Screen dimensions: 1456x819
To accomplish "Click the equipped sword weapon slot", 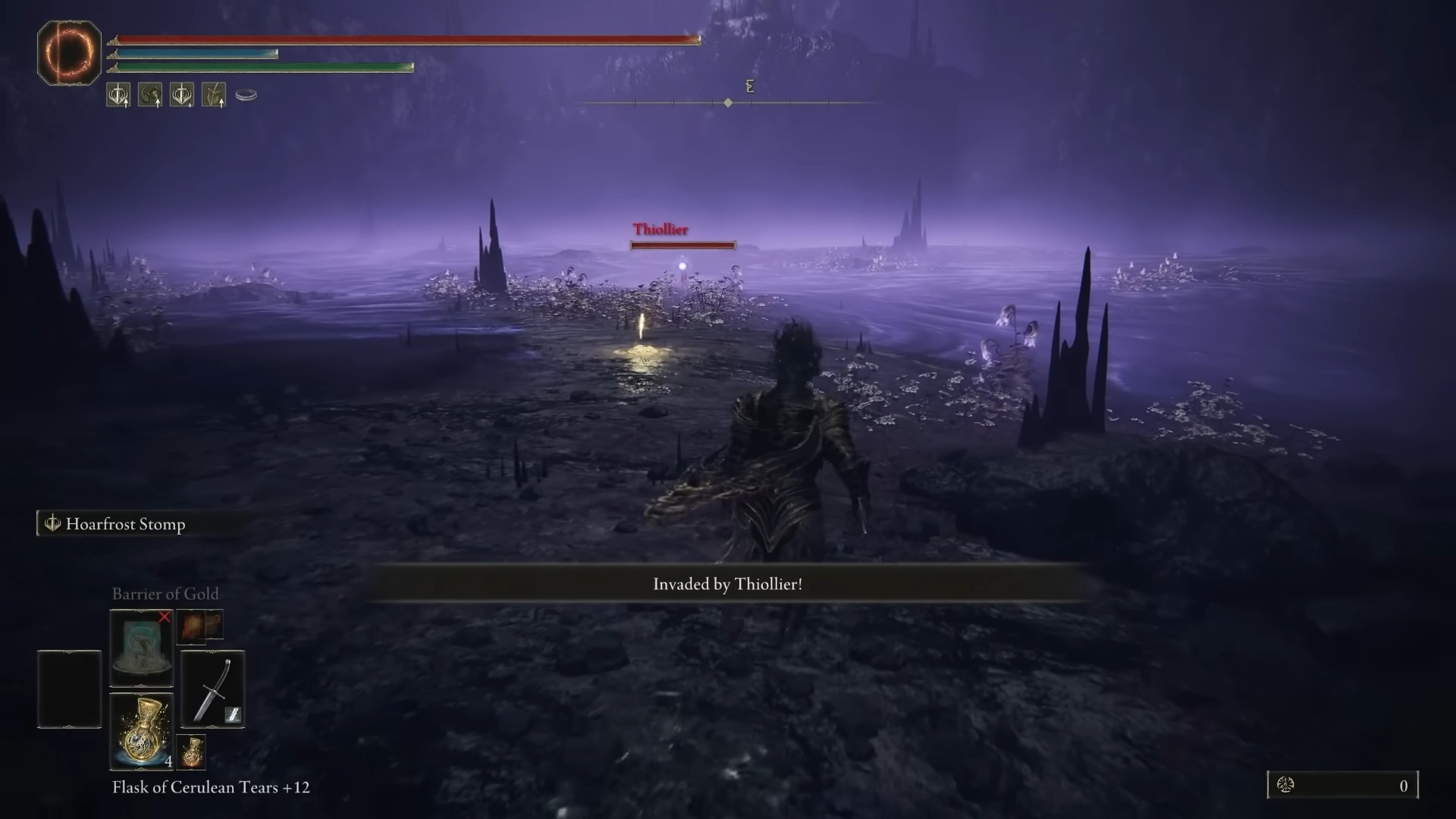I will coord(212,689).
